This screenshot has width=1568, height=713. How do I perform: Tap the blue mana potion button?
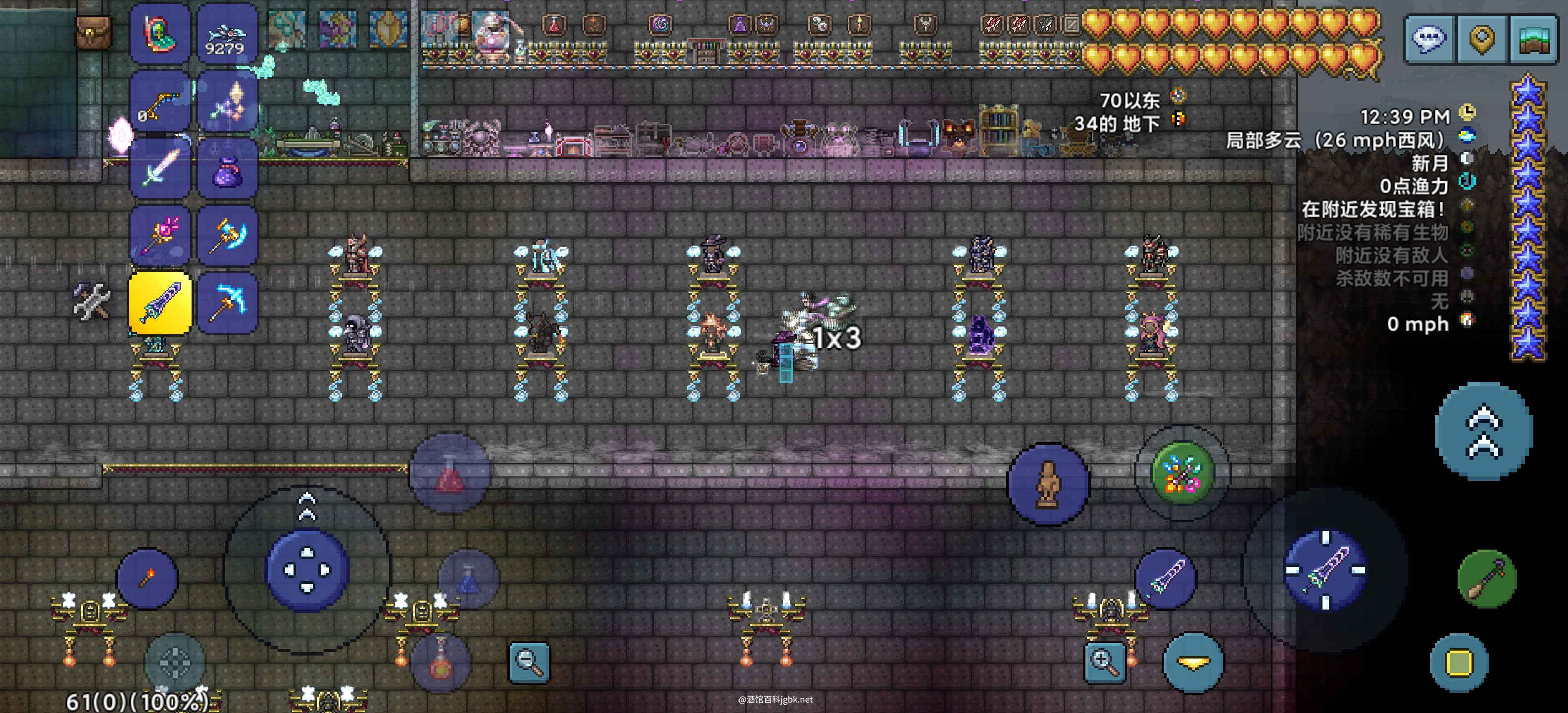click(468, 579)
